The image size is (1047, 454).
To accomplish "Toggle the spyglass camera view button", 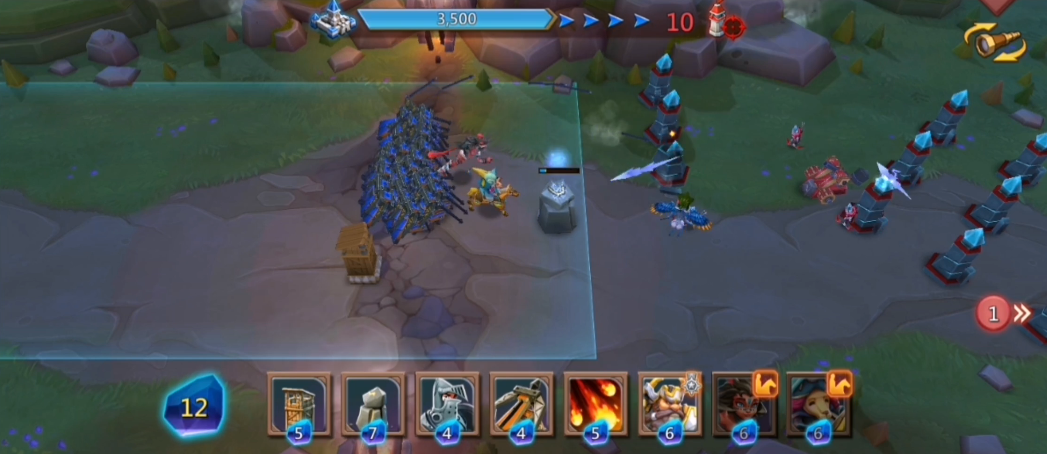I will click(x=994, y=43).
